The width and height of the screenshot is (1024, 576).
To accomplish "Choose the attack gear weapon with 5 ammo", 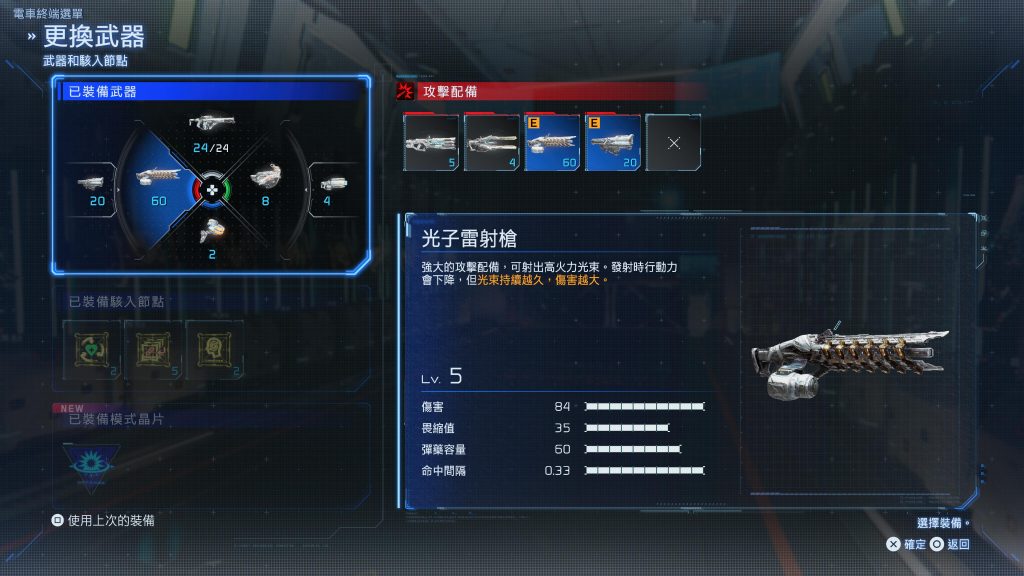I will click(431, 143).
